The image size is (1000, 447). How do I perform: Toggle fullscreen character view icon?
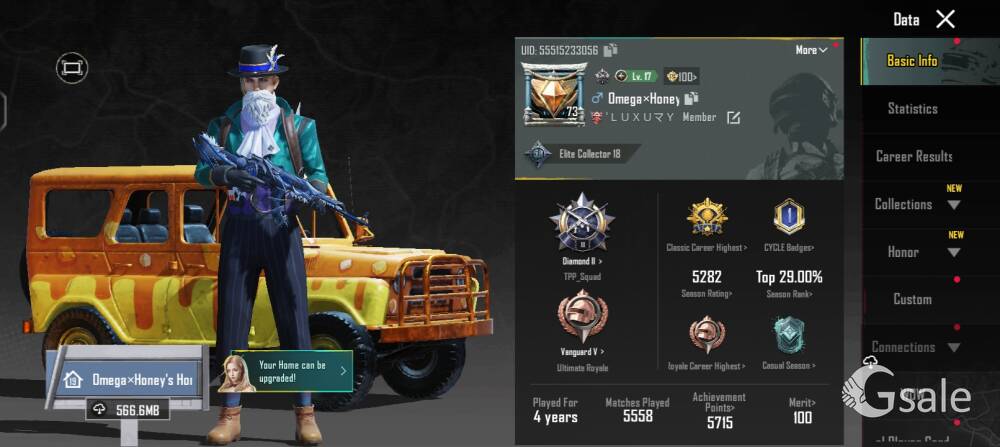pos(71,67)
